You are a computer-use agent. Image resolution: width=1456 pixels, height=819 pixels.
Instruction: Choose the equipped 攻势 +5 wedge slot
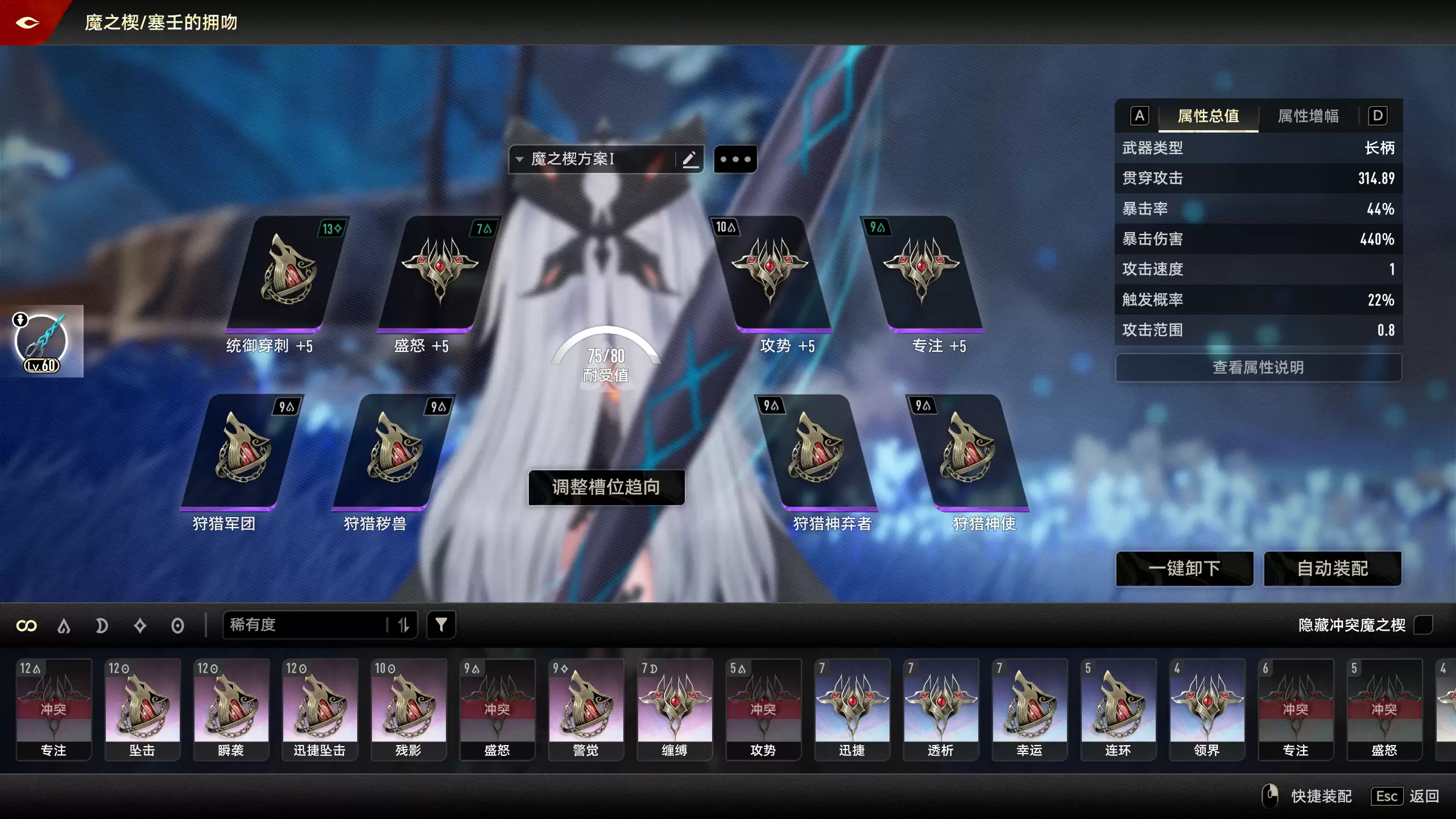pos(773,273)
